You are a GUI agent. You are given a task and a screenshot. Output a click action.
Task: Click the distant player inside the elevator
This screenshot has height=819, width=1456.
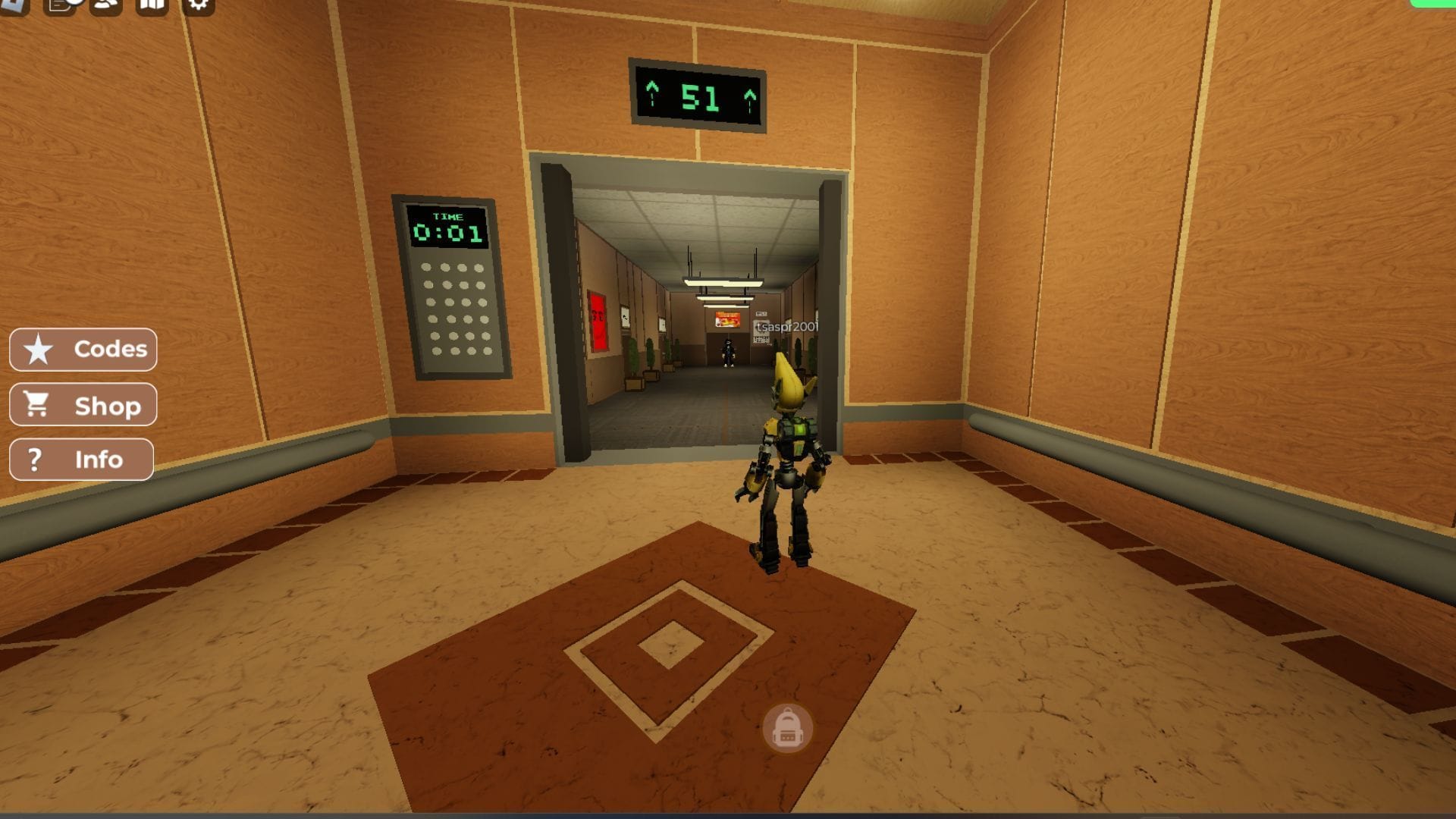729,354
